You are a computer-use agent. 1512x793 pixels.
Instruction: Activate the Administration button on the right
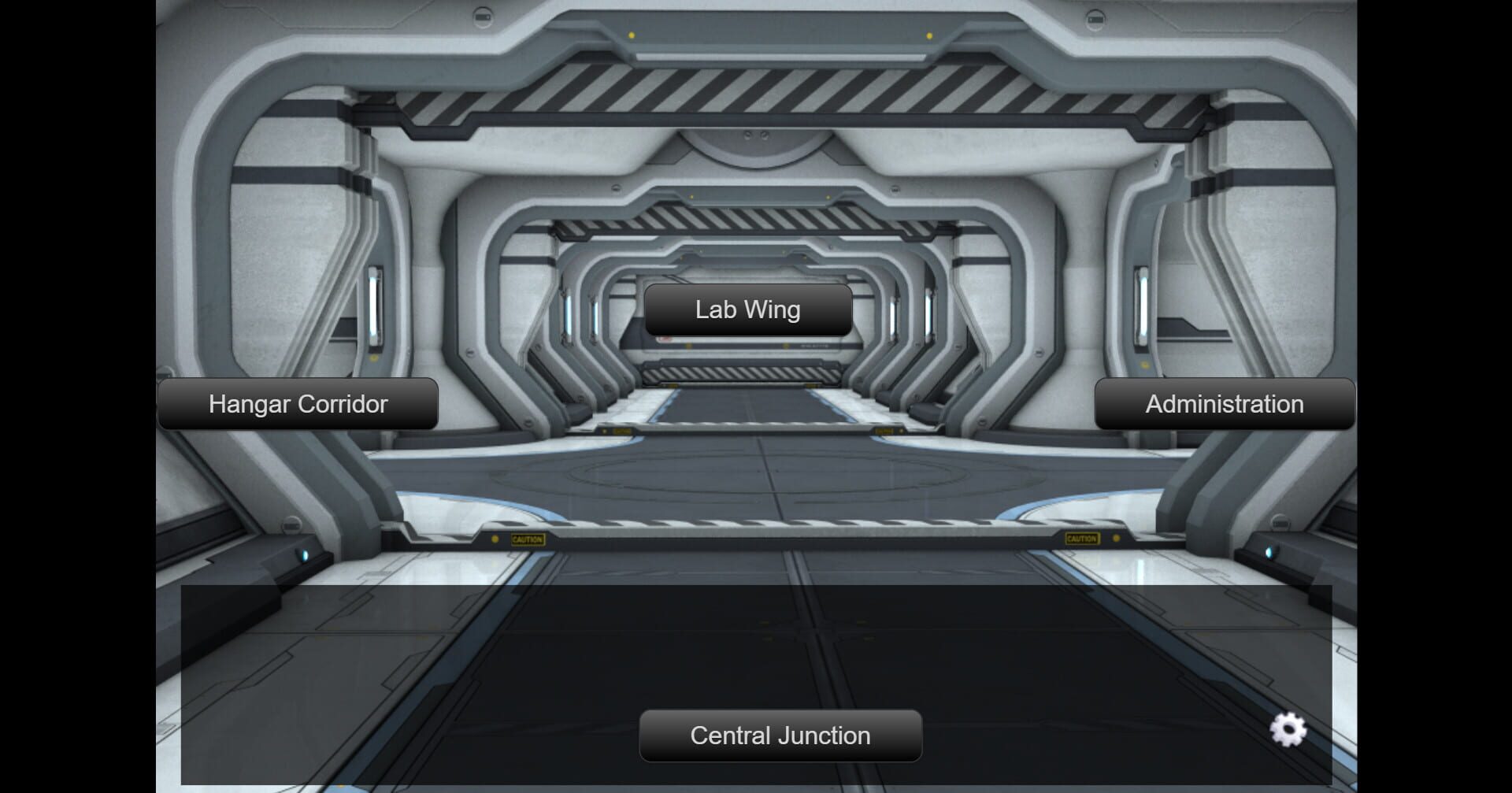pos(1224,404)
